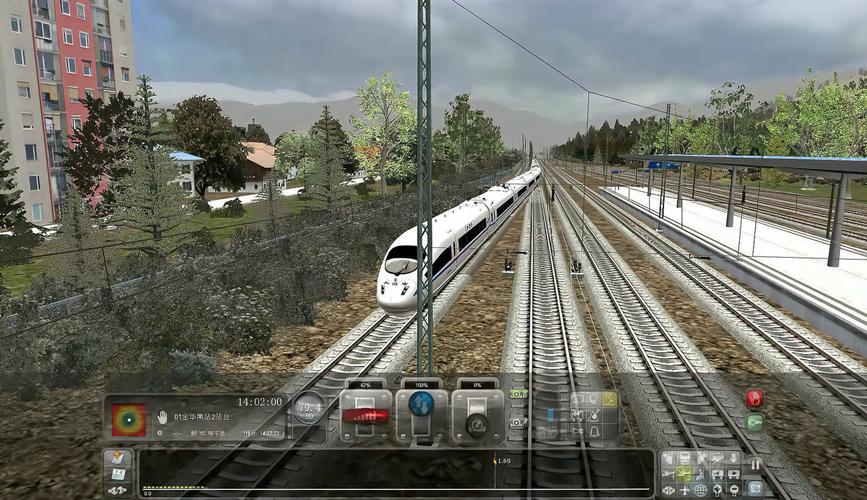Image resolution: width=867 pixels, height=500 pixels.
Task: Click the colorful circular signal radar display
Action: tap(128, 420)
